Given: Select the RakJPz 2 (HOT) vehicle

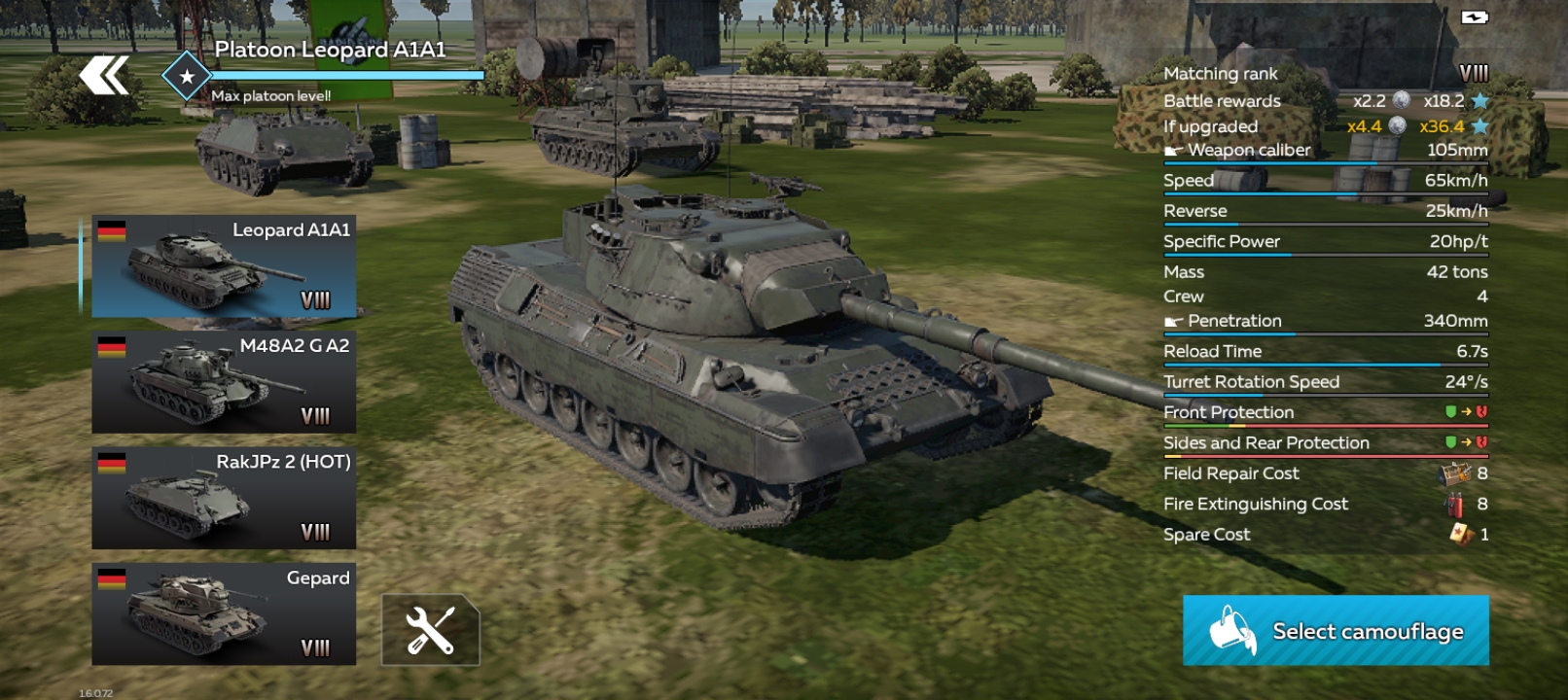Looking at the screenshot, I should pyautogui.click(x=222, y=497).
